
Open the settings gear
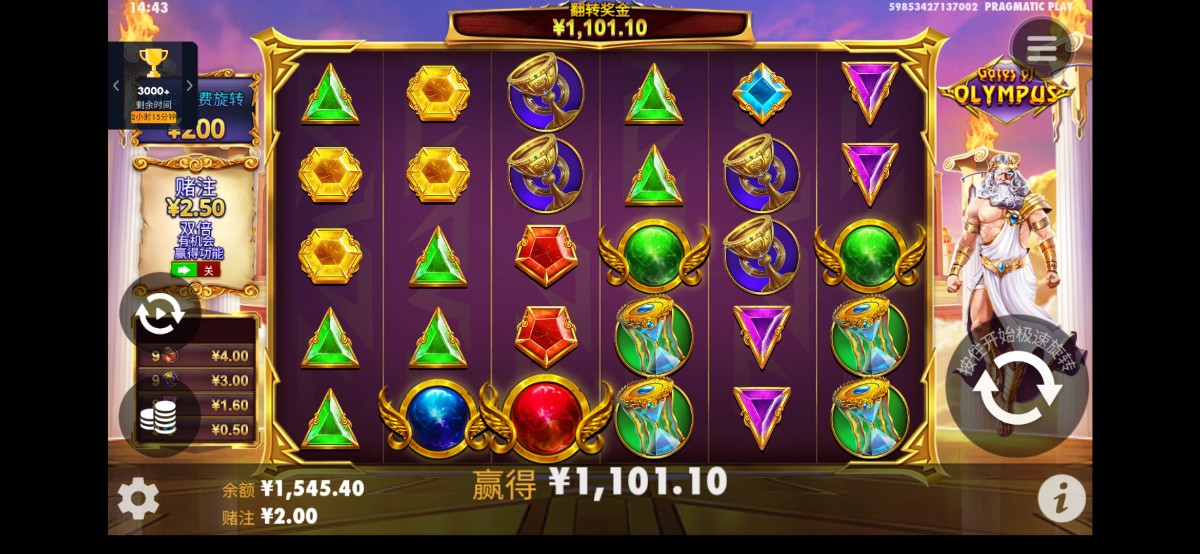(x=138, y=498)
